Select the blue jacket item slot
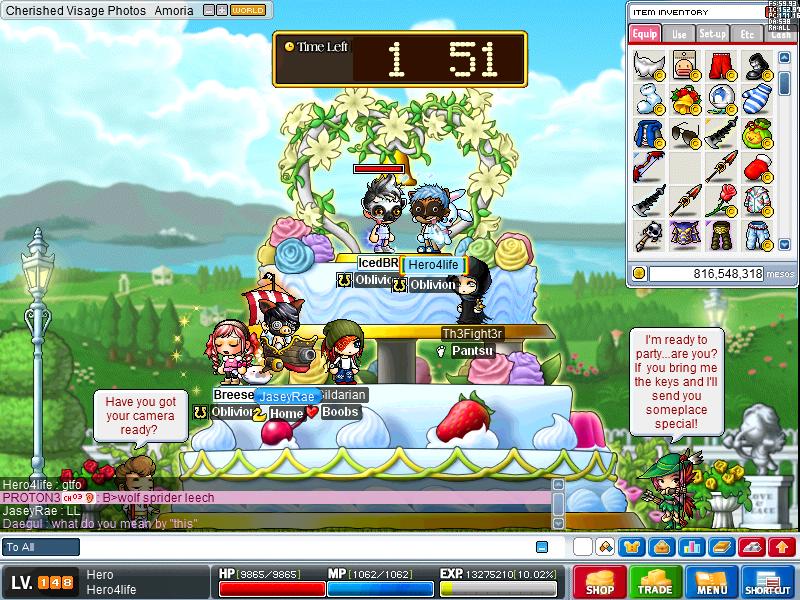 coord(649,133)
